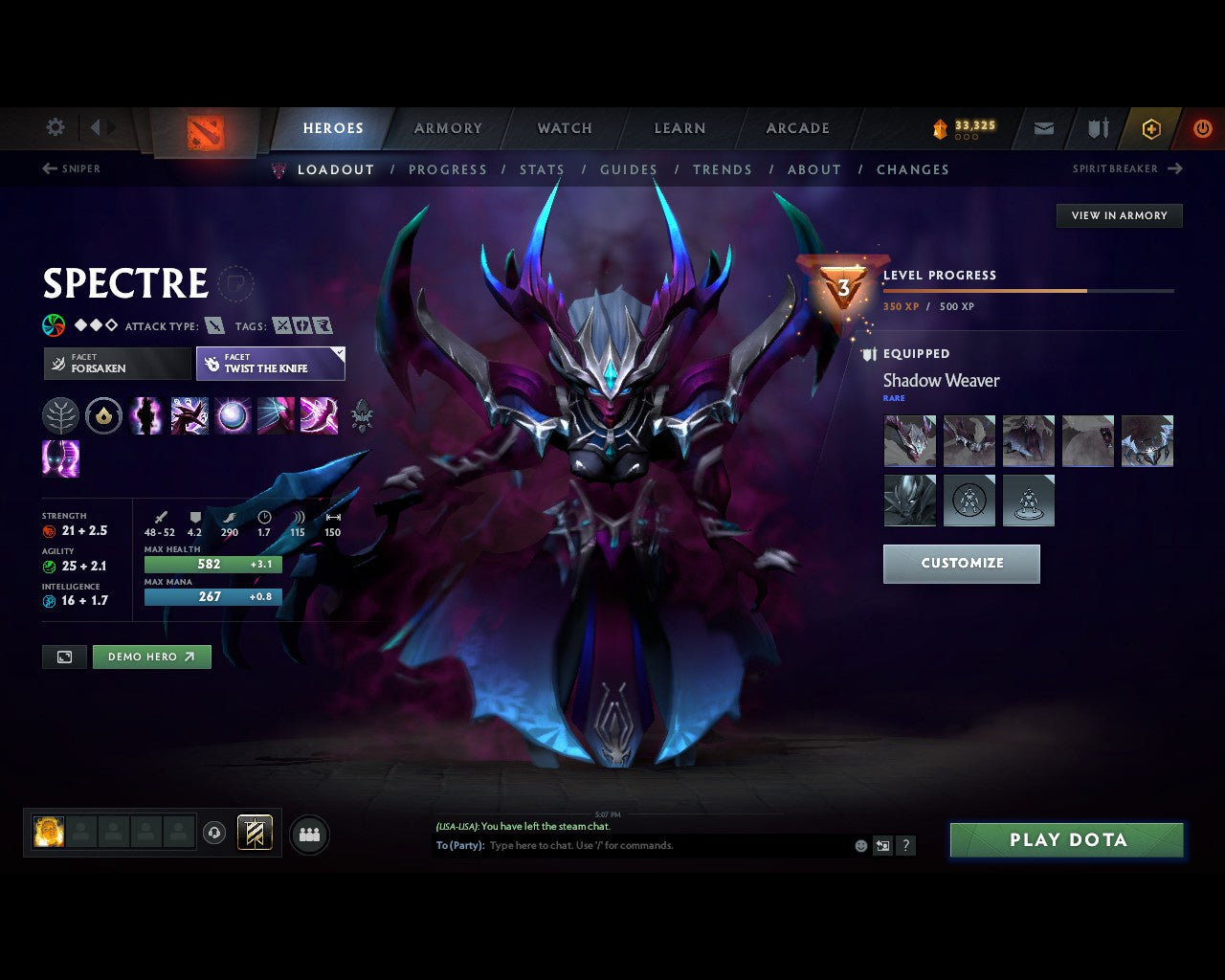Click the Haunt ultimate ability icon
1225x980 pixels.
[61, 459]
